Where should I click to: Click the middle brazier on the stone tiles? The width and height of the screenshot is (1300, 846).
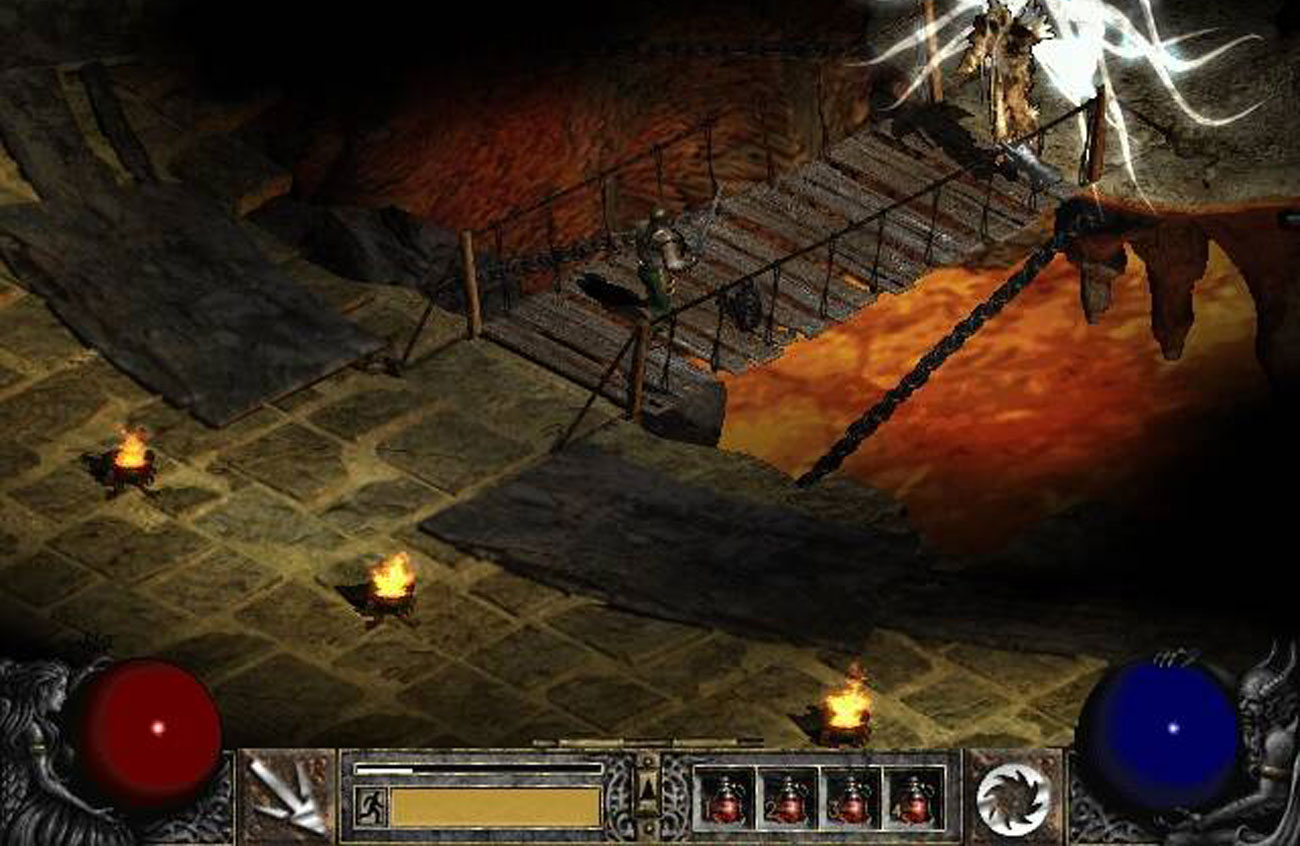pyautogui.click(x=388, y=588)
